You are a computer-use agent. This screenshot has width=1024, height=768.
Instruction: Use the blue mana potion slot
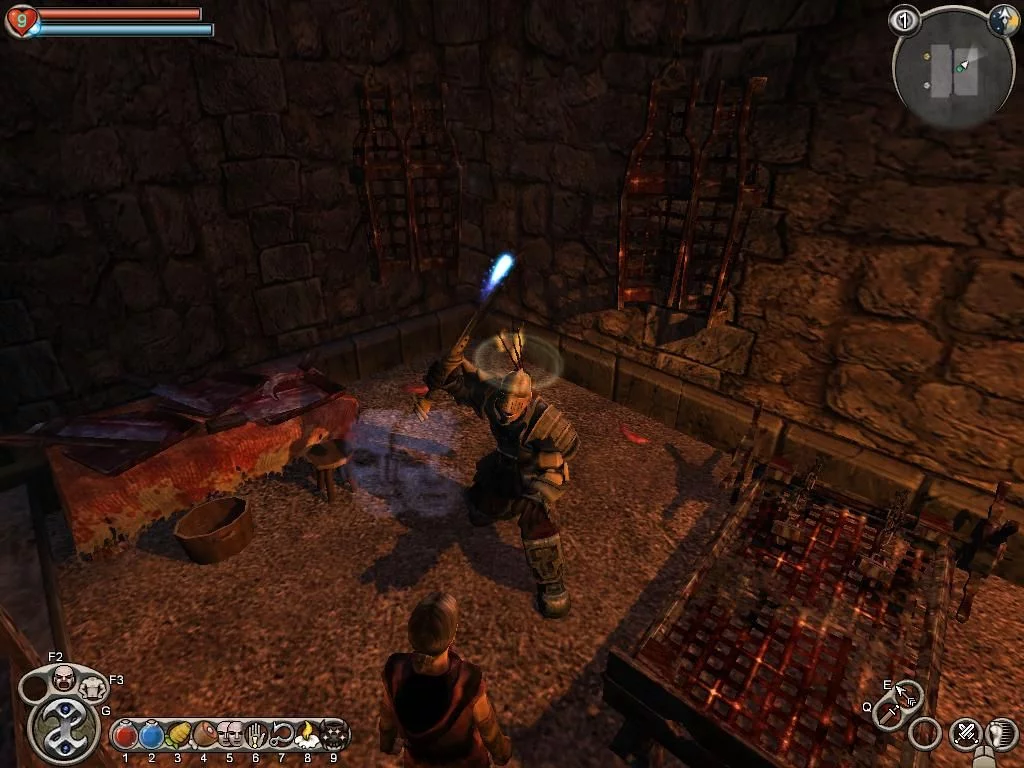tap(152, 736)
